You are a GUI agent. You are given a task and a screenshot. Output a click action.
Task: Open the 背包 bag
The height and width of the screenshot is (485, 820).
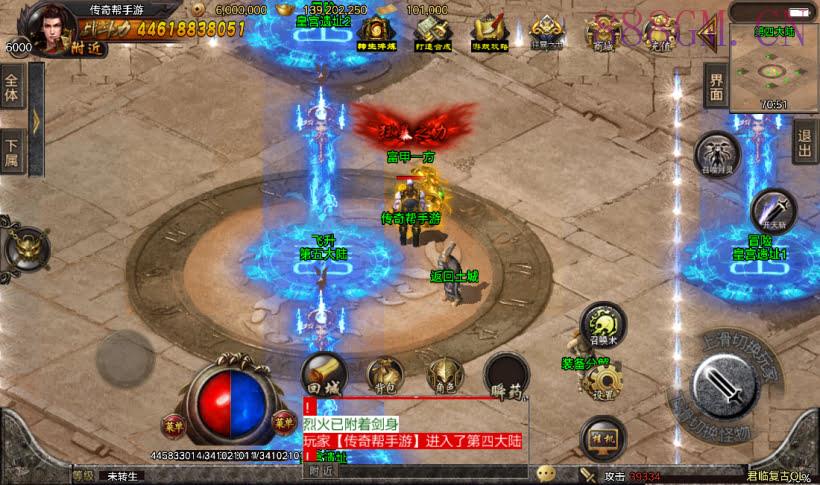pyautogui.click(x=385, y=374)
